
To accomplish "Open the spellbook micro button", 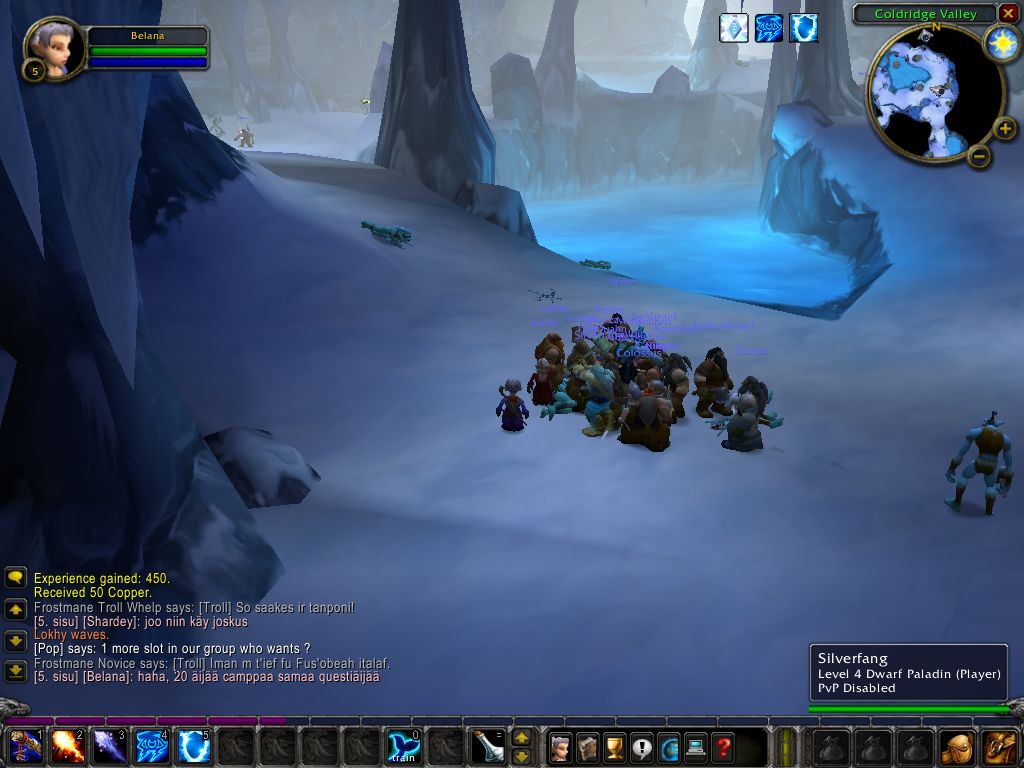I will point(587,746).
